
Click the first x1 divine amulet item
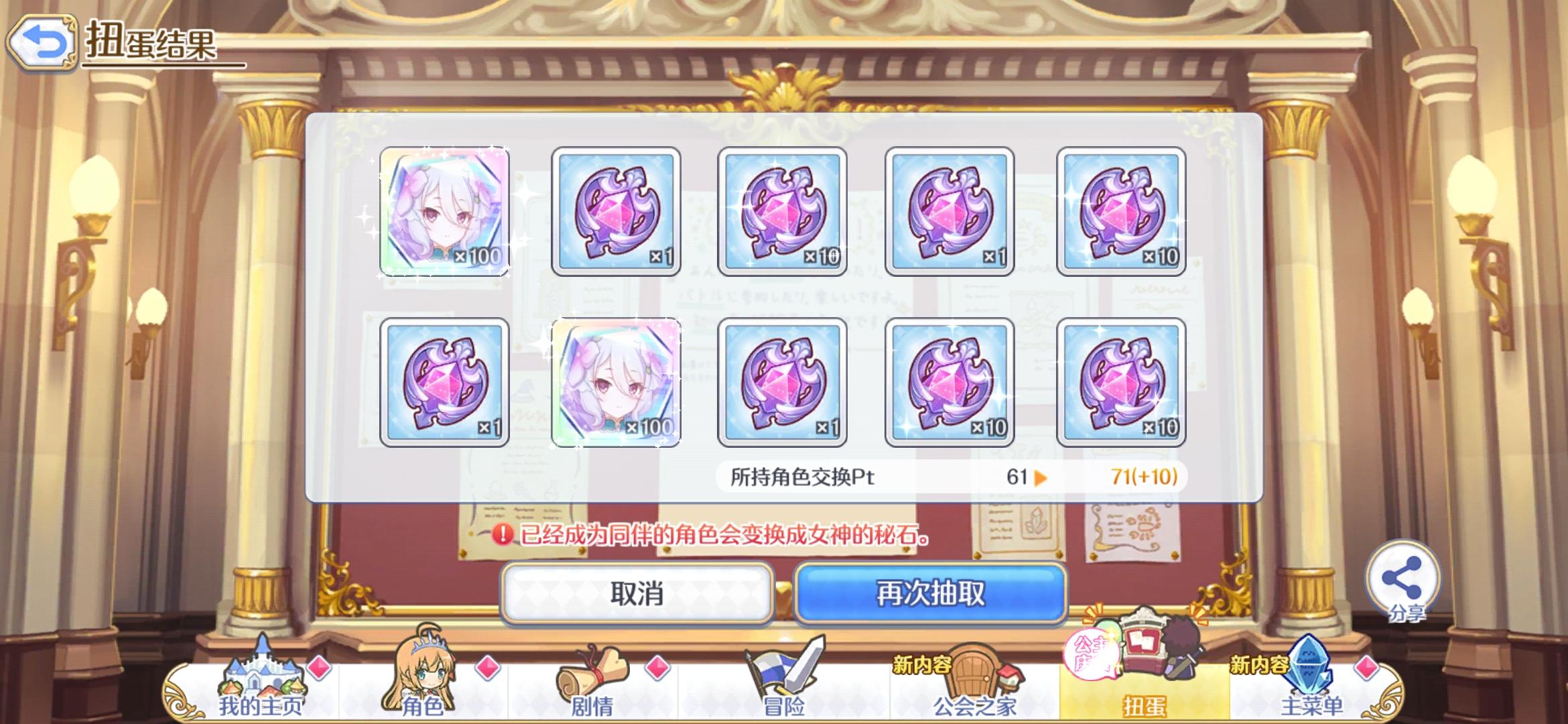pos(613,213)
